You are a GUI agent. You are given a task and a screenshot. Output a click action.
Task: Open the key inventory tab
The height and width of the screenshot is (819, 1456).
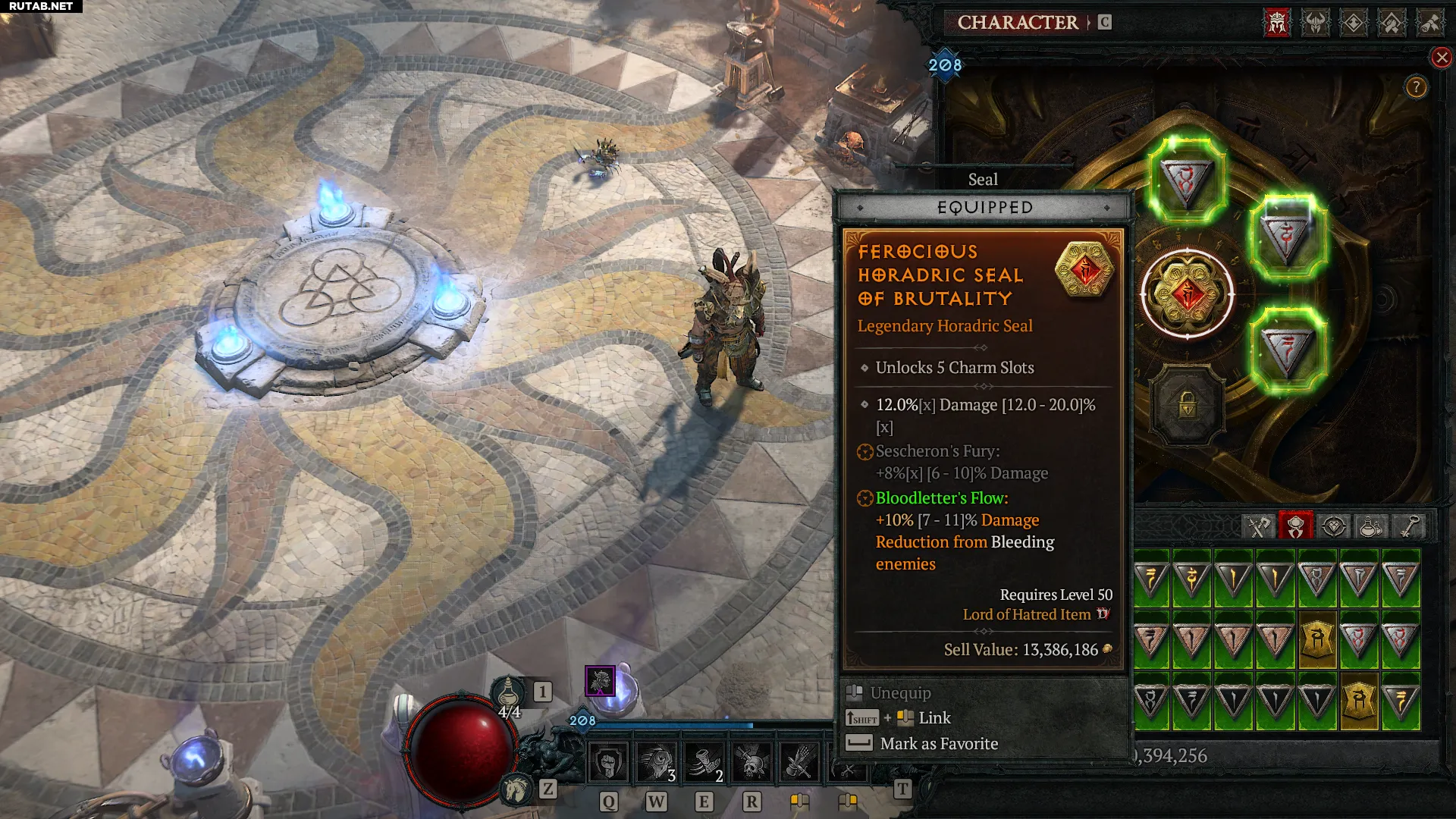click(1409, 526)
